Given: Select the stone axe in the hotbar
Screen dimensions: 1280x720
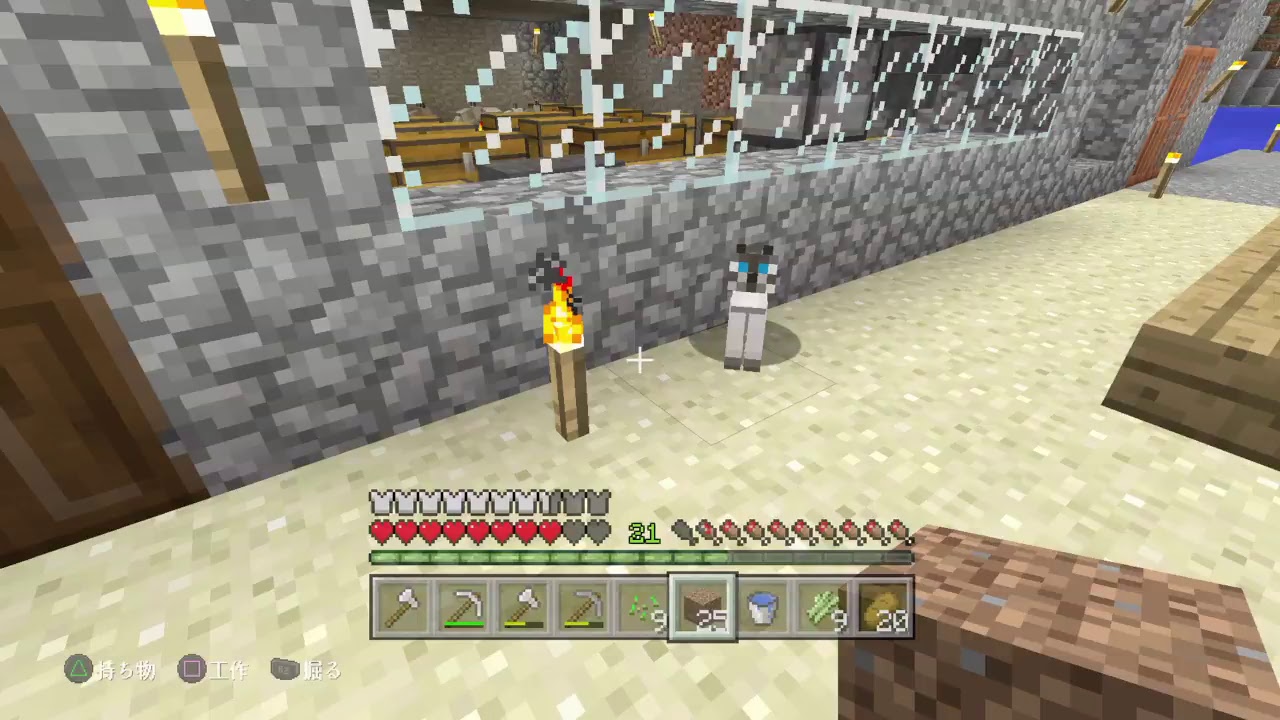Looking at the screenshot, I should tap(403, 605).
